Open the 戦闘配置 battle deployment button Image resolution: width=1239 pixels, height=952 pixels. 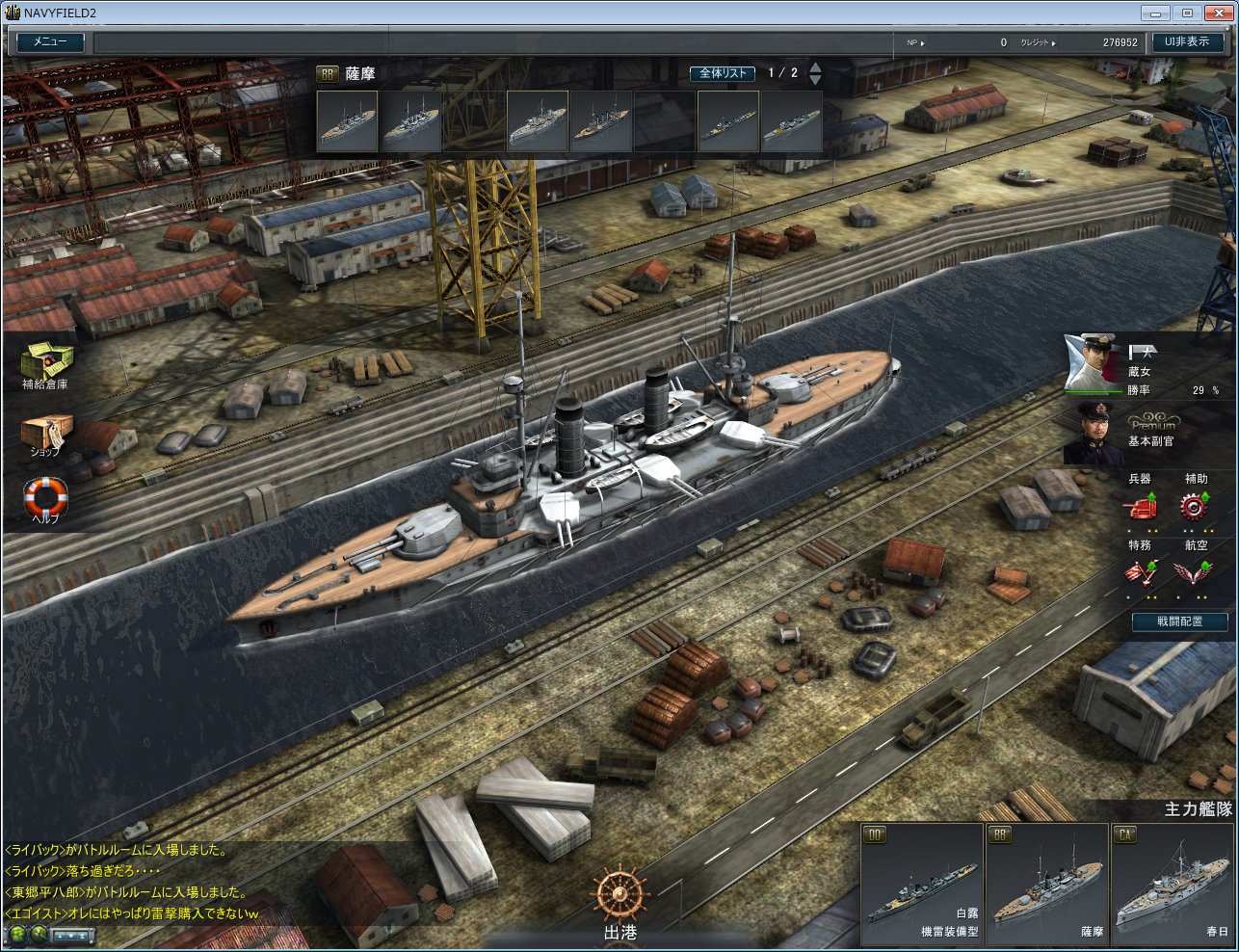[x=1179, y=621]
